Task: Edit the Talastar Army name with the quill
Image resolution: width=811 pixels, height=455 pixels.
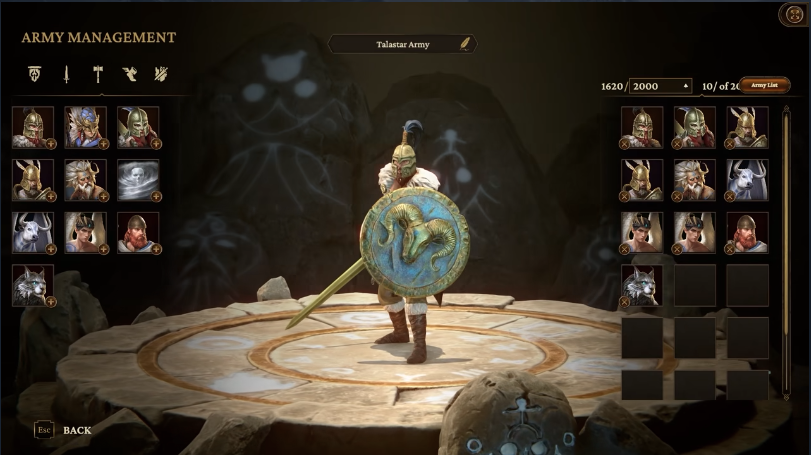Action: pyautogui.click(x=465, y=44)
